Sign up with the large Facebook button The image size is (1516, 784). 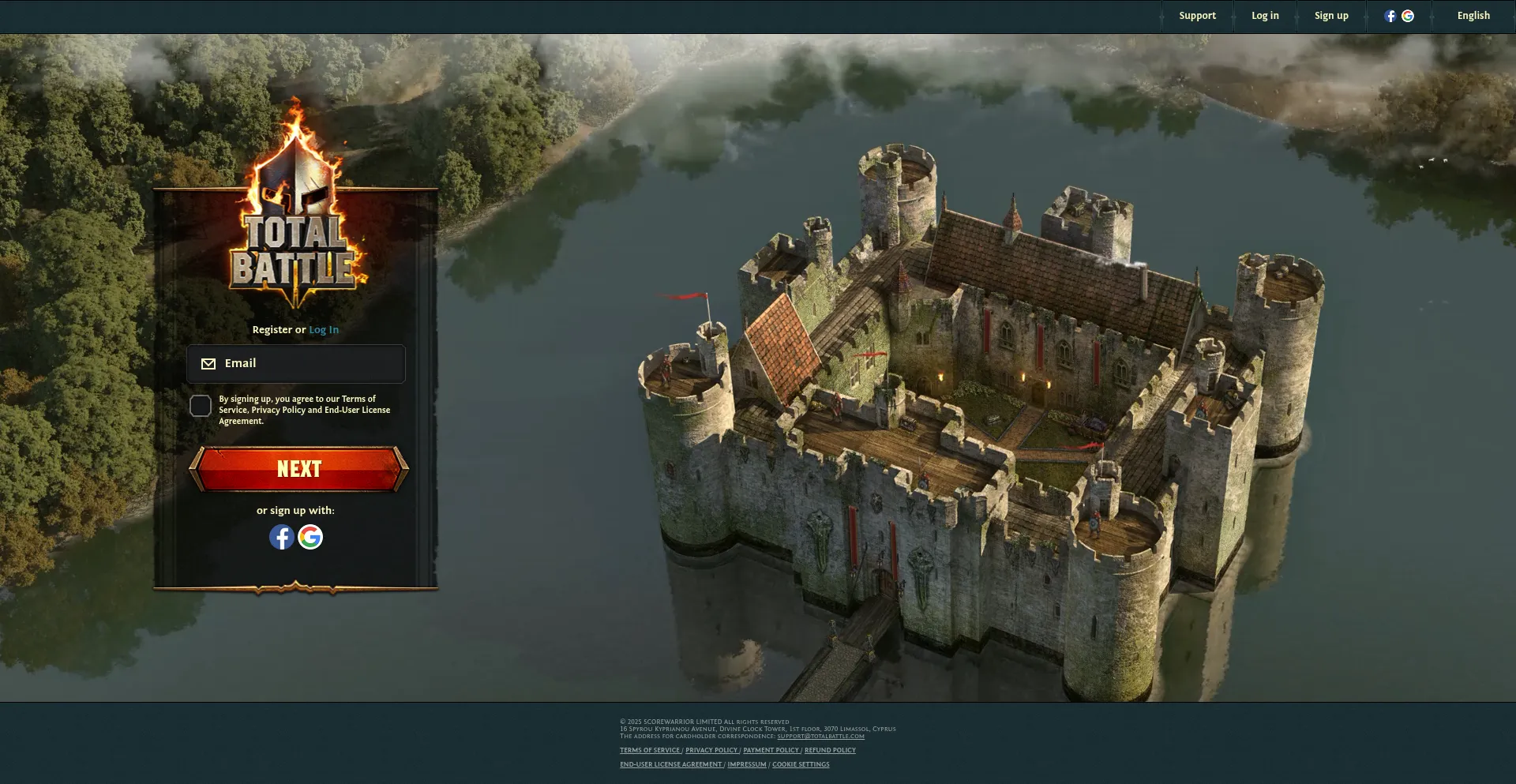click(282, 537)
